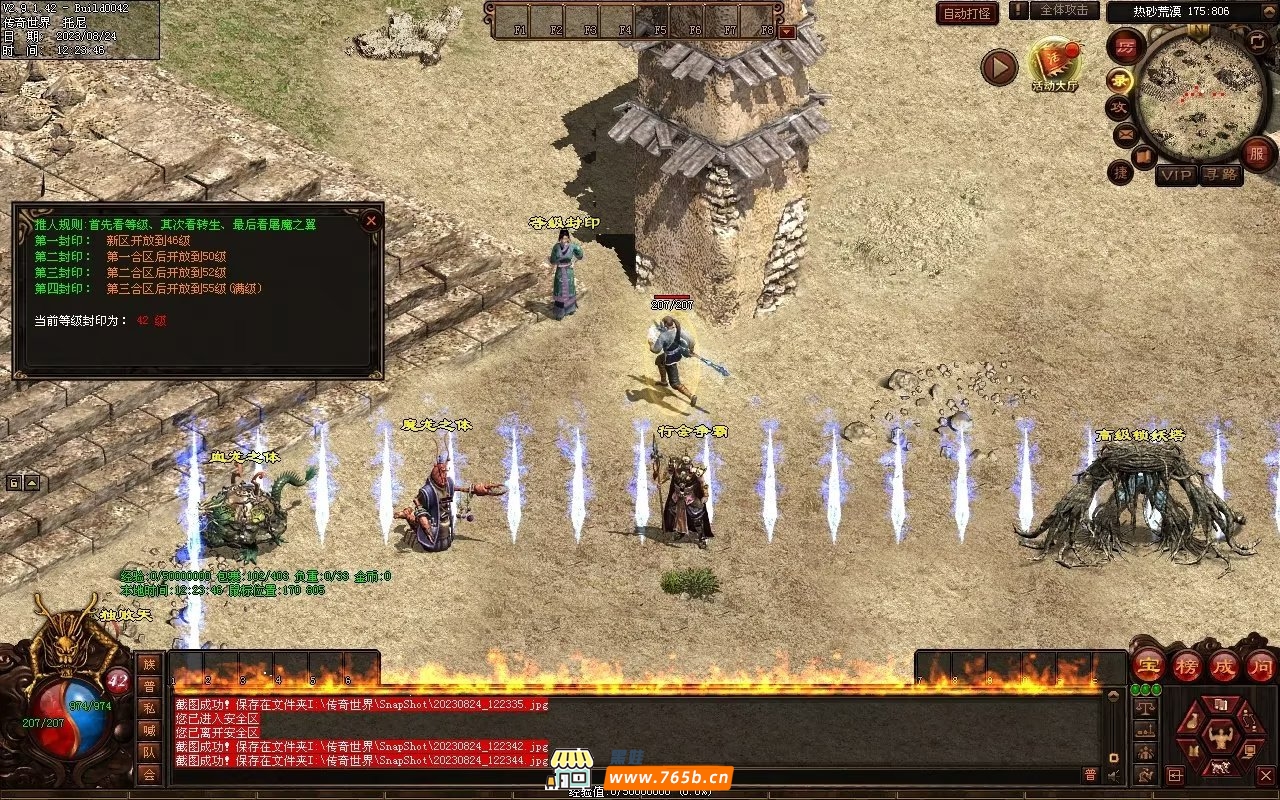Switch chat to the 队 team channel
The width and height of the screenshot is (1280, 800).
click(149, 751)
